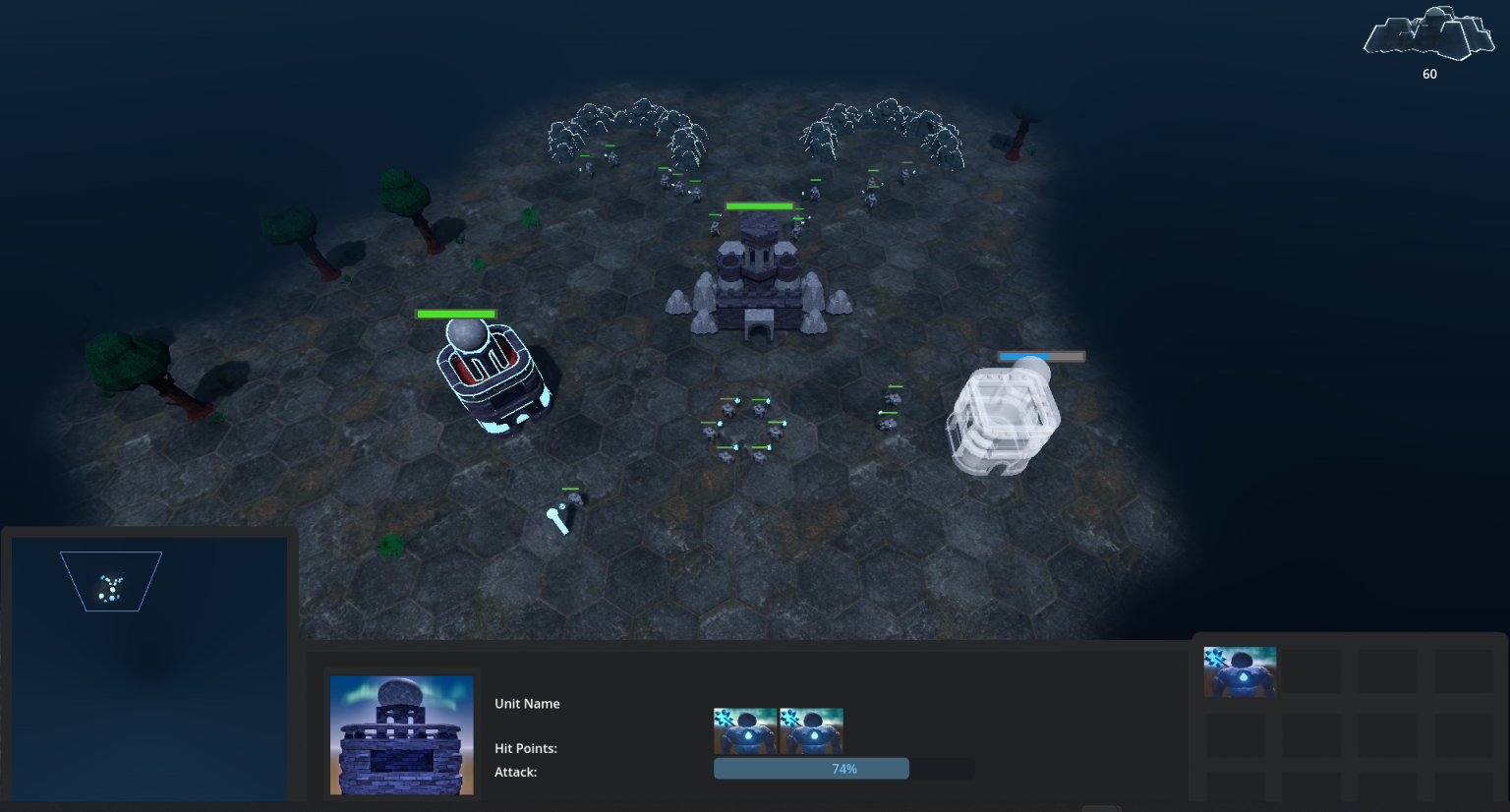Click the second golem in the production queue
This screenshot has width=1510, height=812.
point(811,730)
